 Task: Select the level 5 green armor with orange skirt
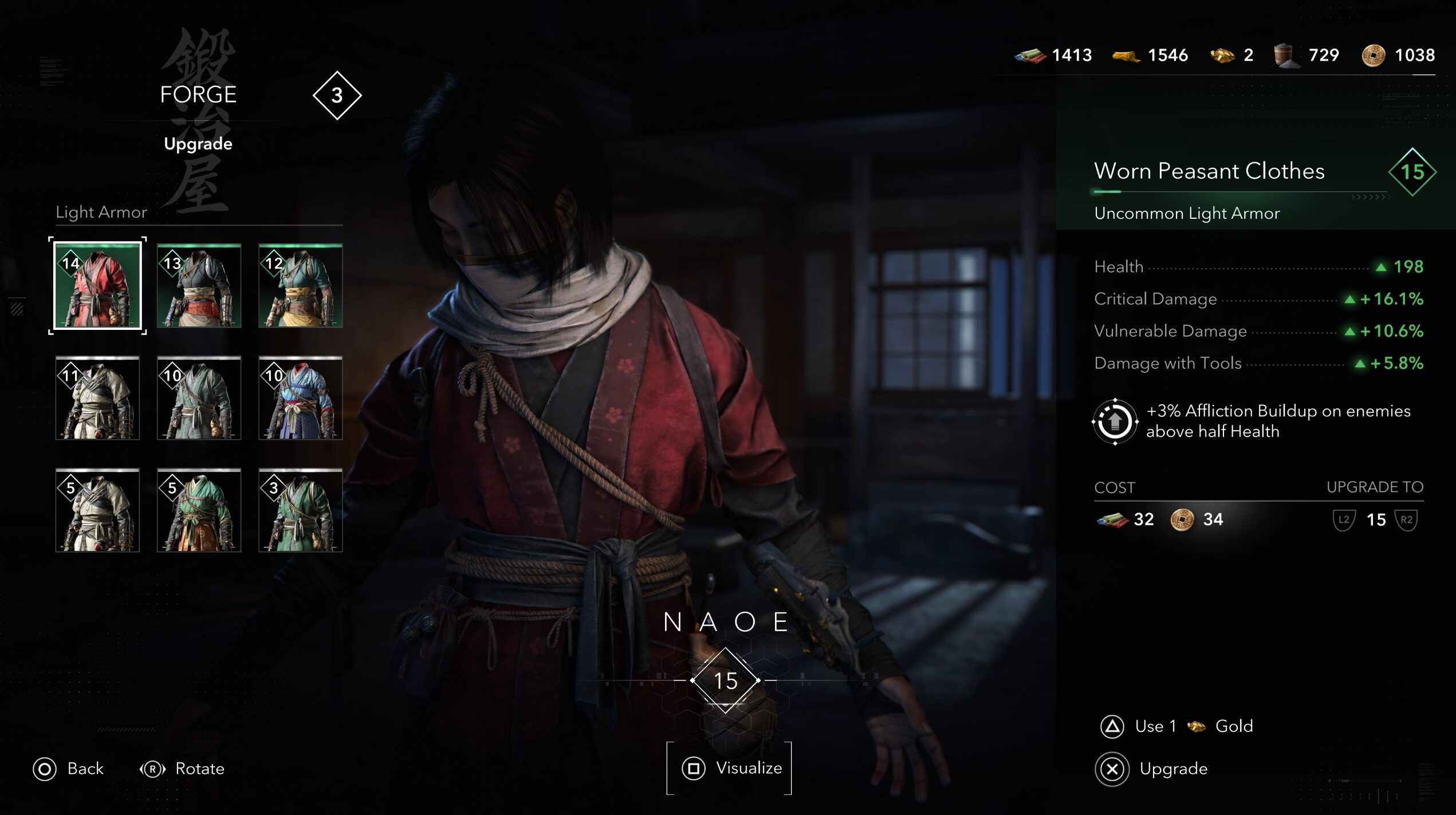click(199, 510)
